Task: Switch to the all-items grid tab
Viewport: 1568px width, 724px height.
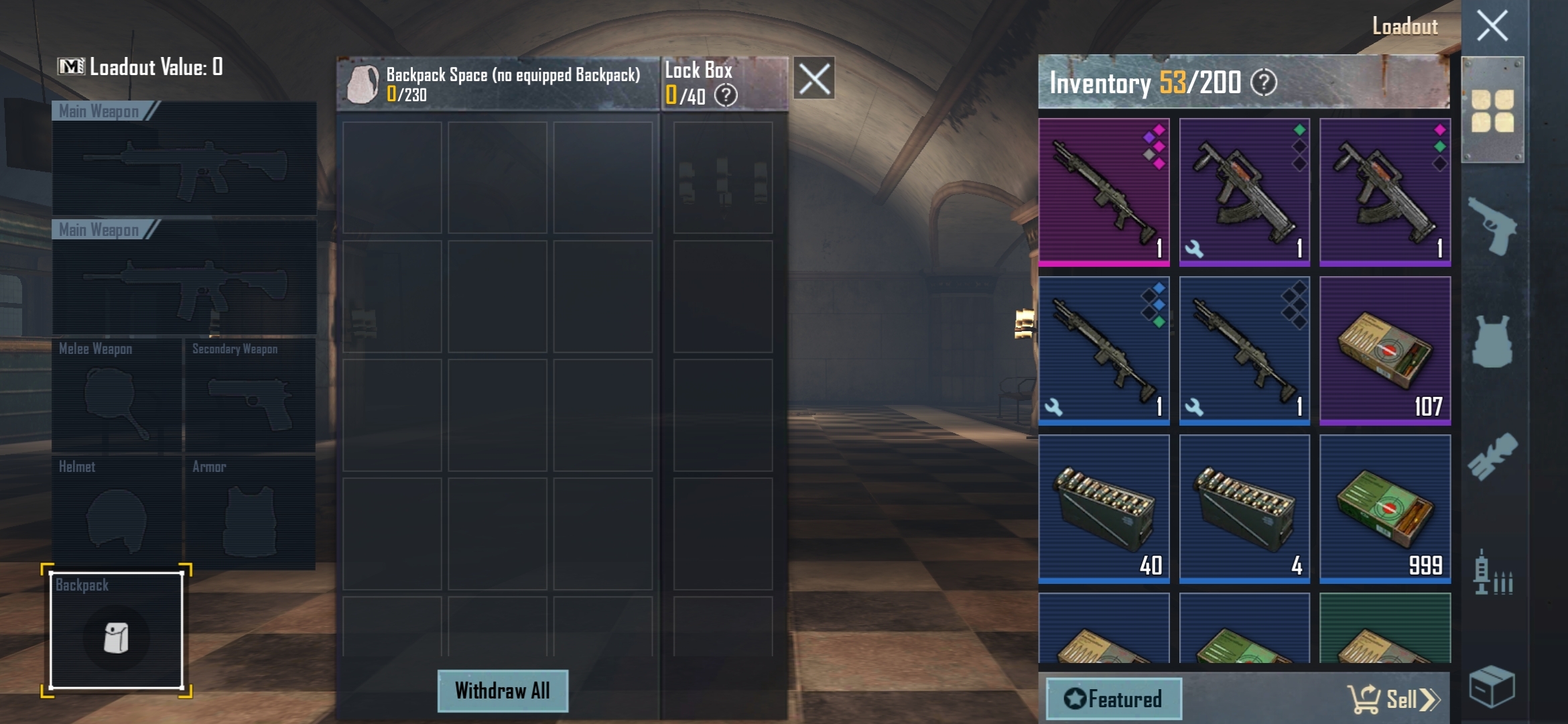Action: point(1492,111)
